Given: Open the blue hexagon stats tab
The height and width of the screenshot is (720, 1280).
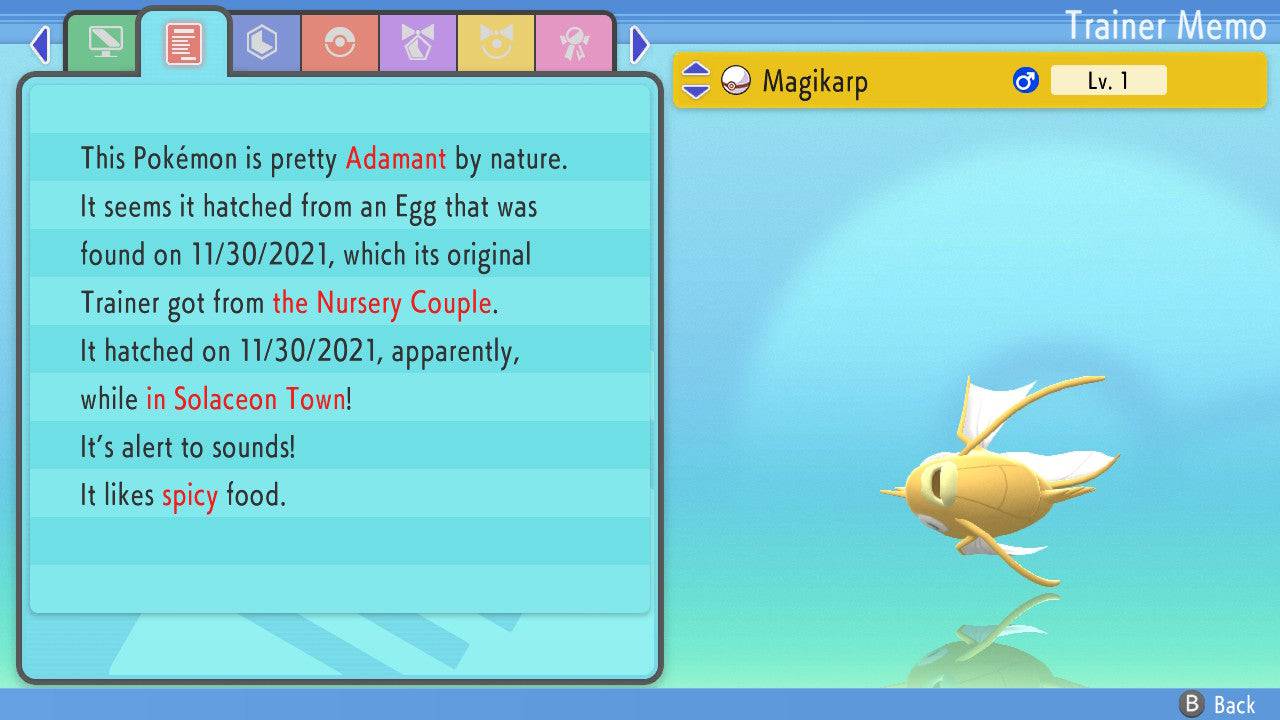Looking at the screenshot, I should 262,43.
